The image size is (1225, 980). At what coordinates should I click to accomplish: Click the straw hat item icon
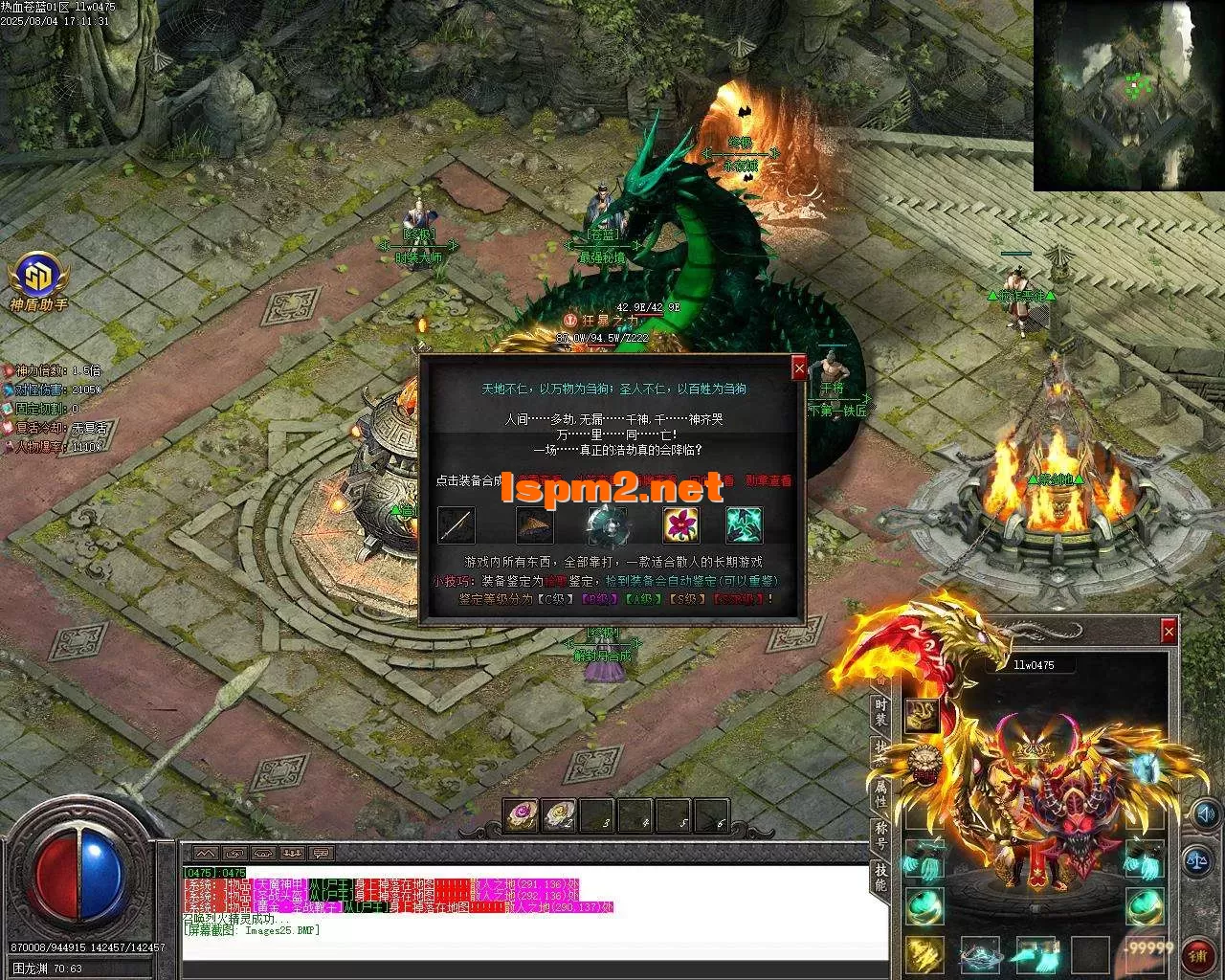[x=534, y=525]
